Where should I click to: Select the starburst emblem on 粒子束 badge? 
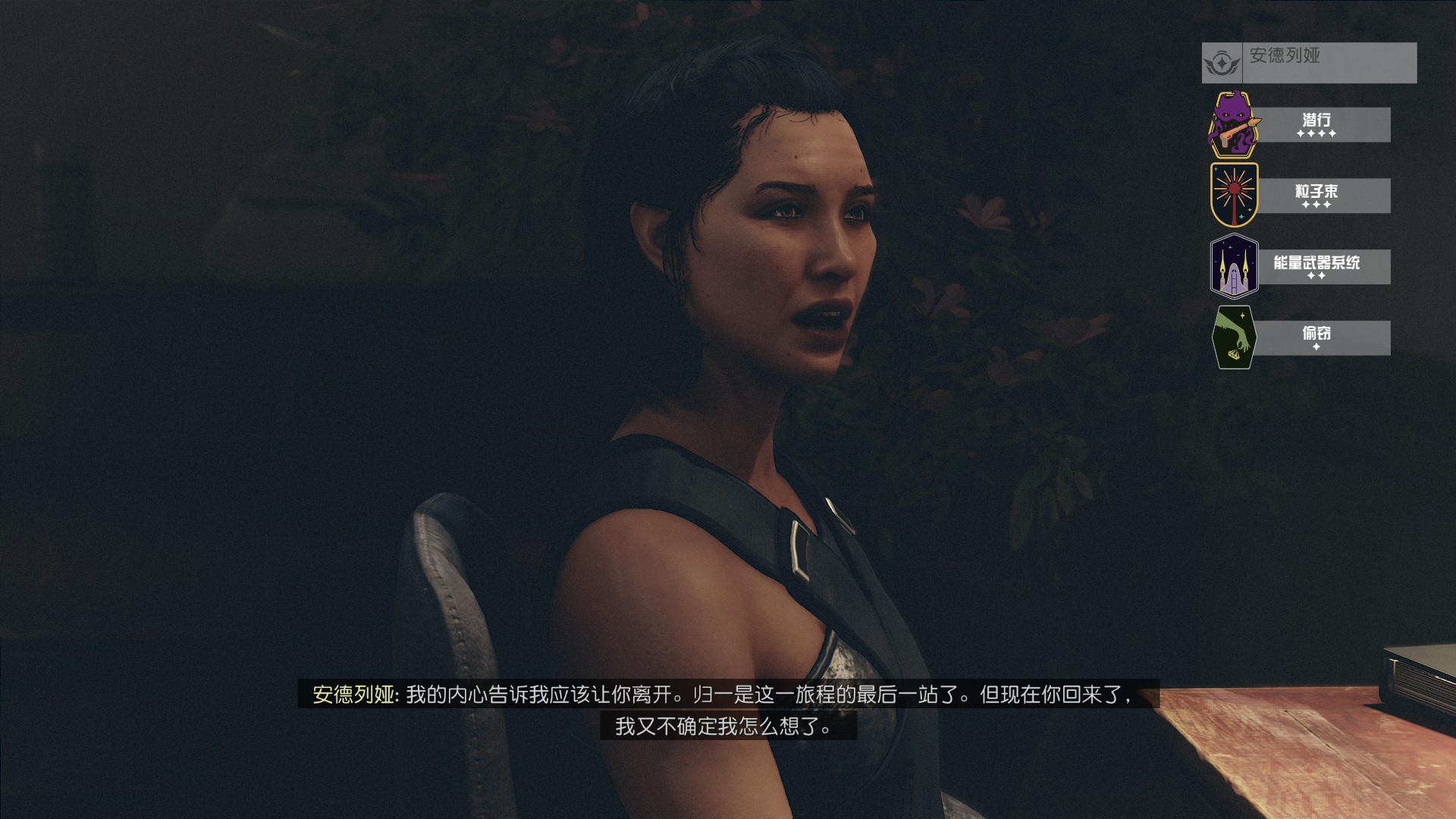1235,193
